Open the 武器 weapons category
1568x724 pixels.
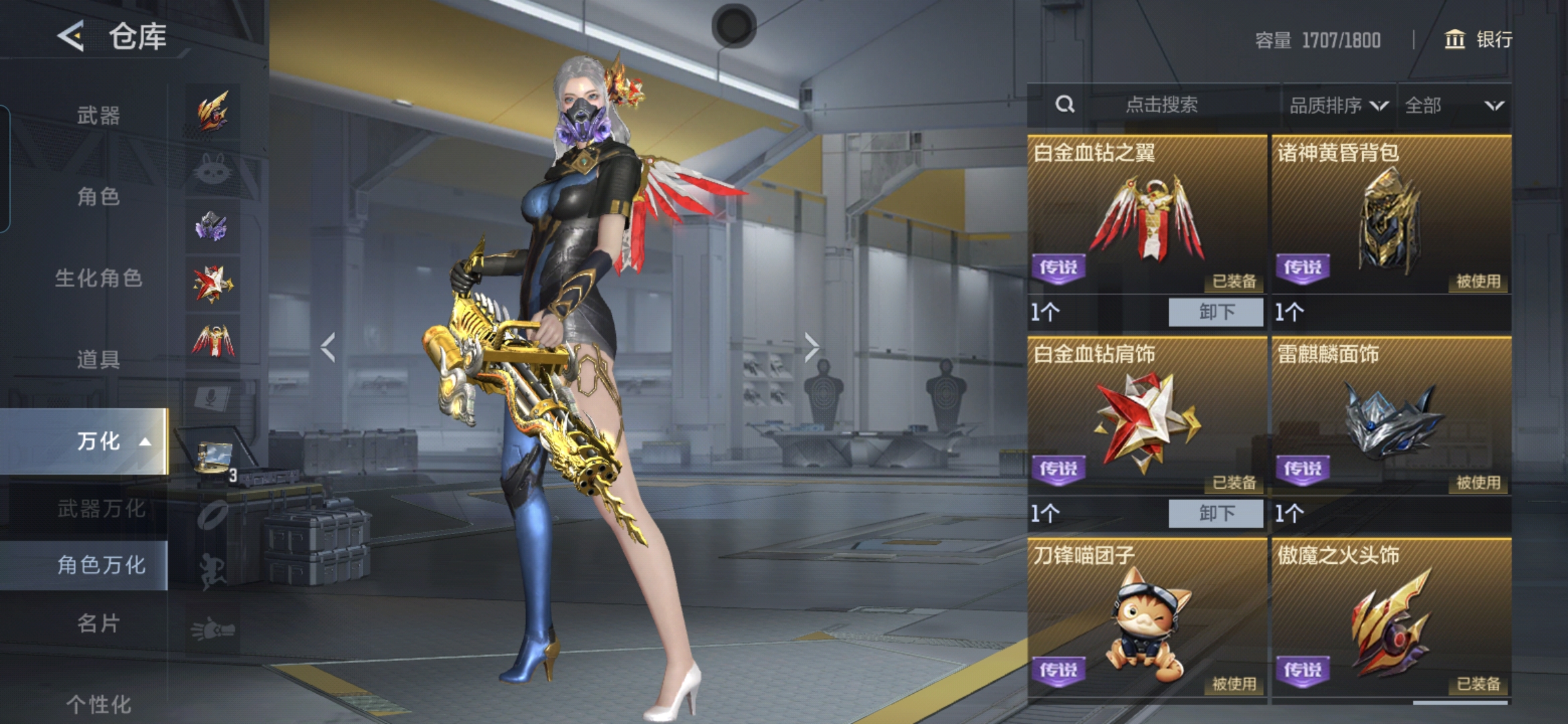click(98, 115)
